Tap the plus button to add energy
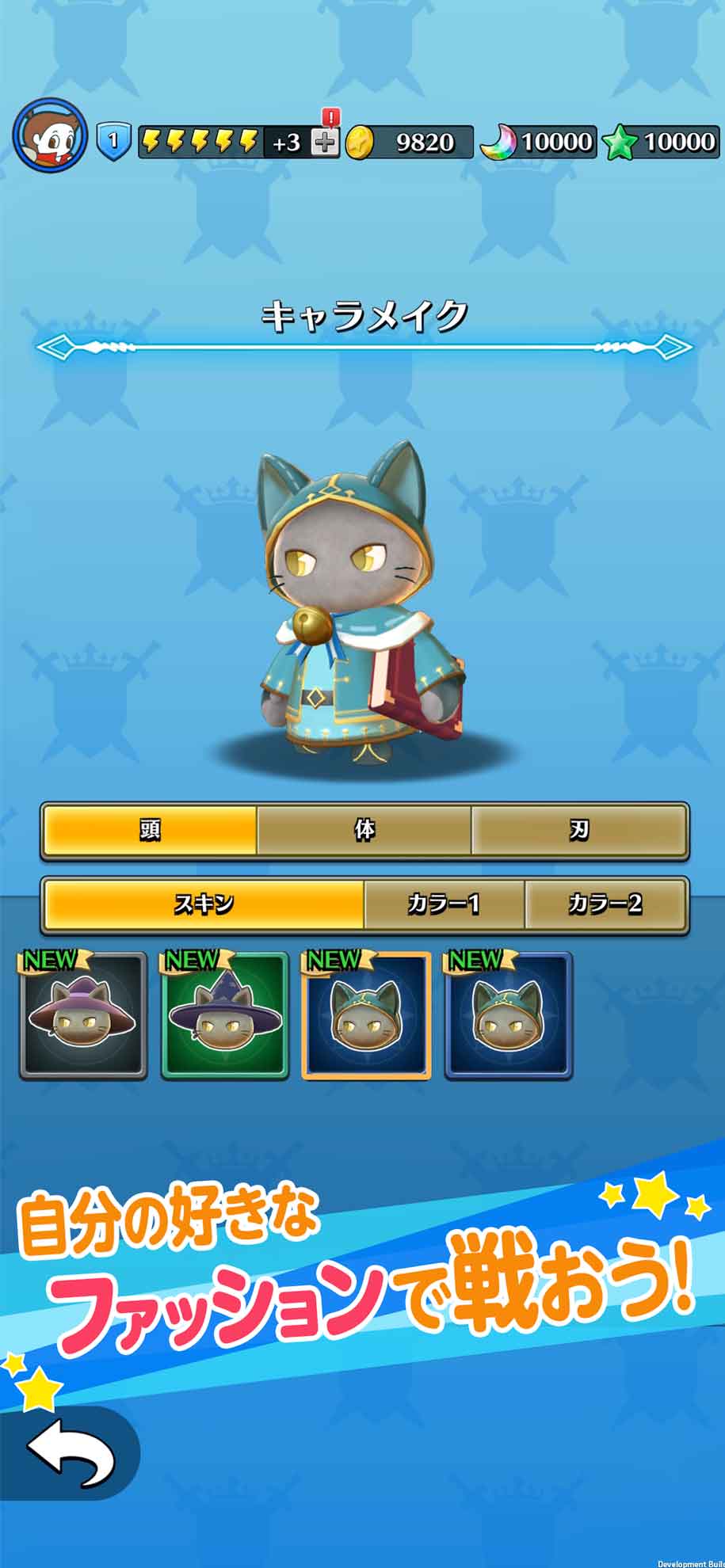 (324, 142)
